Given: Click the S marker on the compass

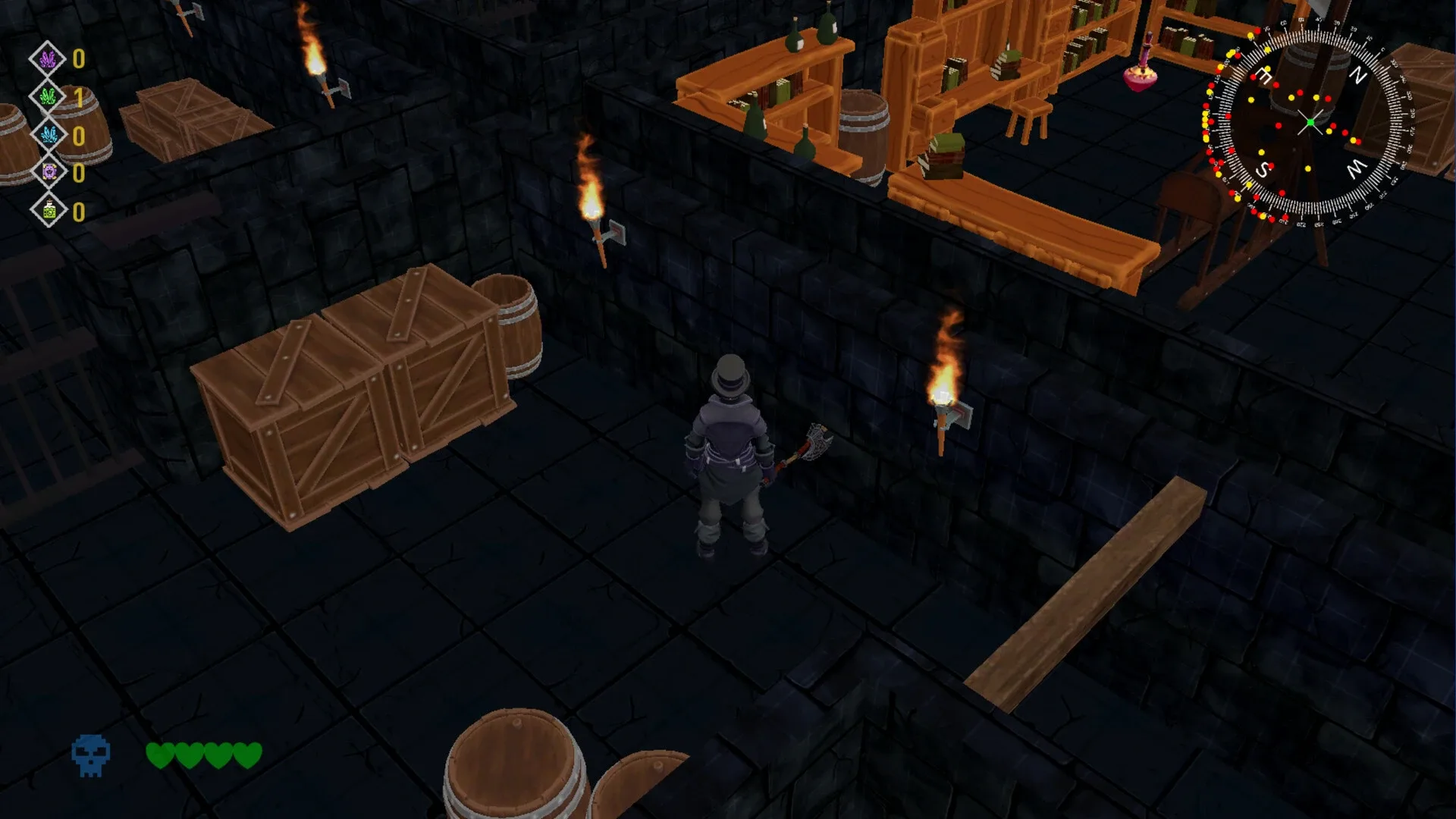Looking at the screenshot, I should [1263, 168].
